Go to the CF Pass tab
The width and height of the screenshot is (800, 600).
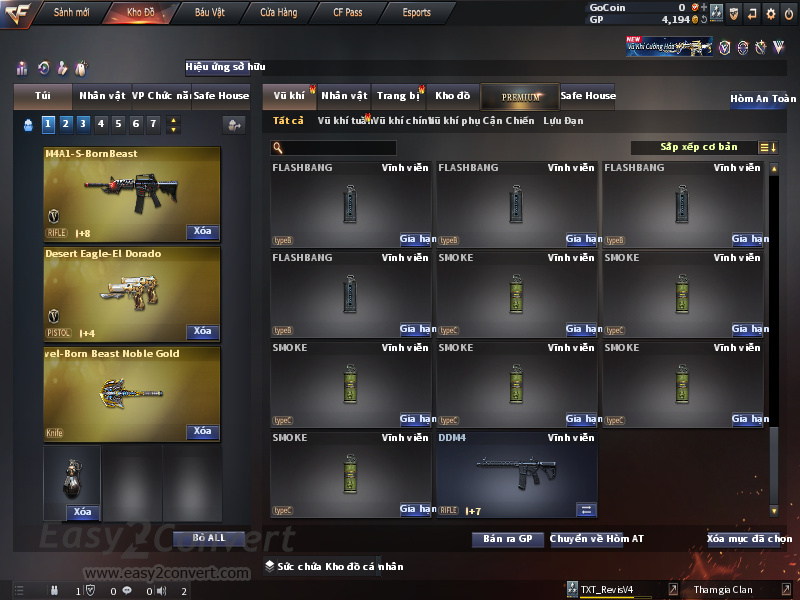point(348,13)
